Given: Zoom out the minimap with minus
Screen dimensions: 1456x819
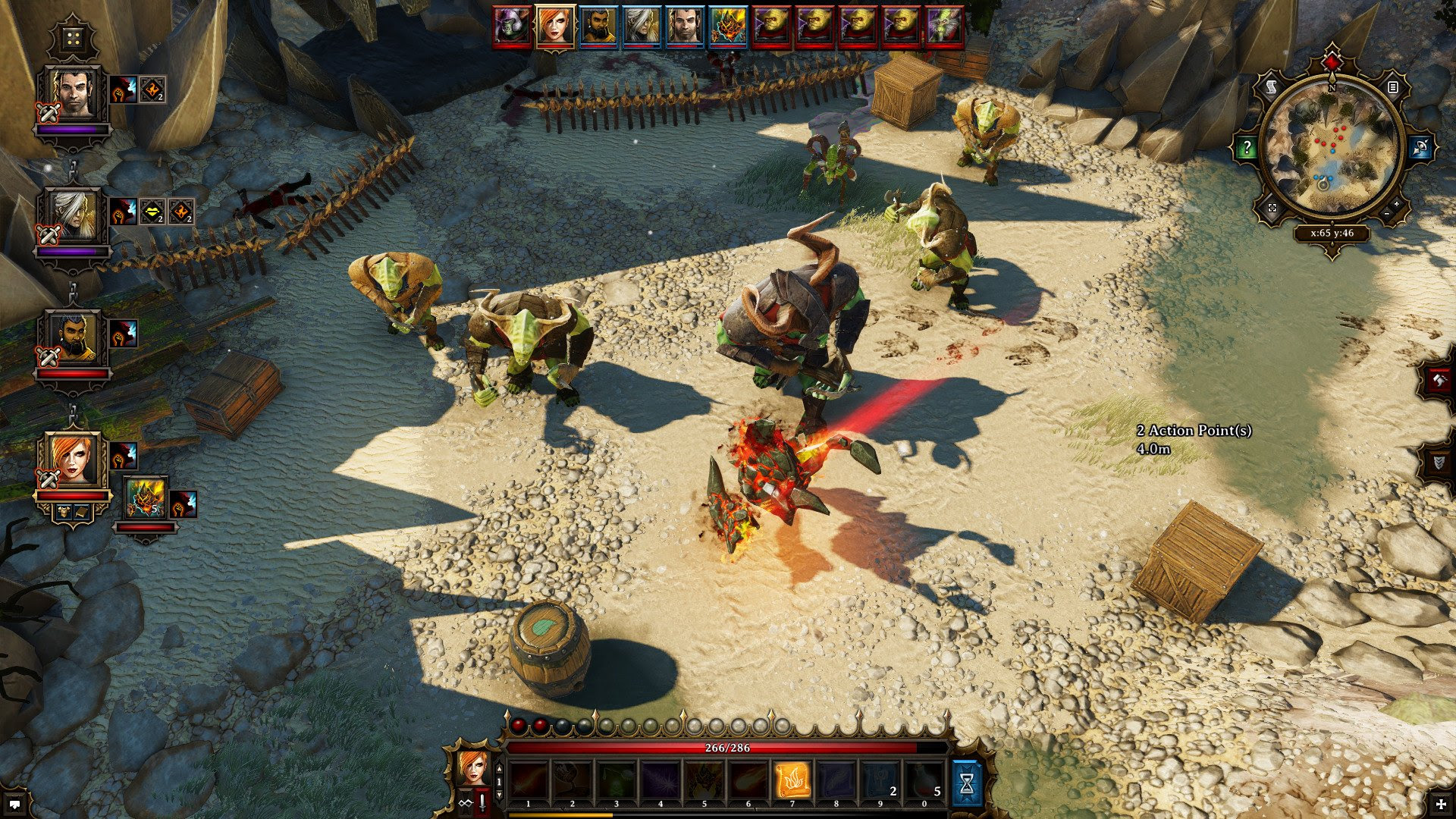Looking at the screenshot, I should click(1387, 215).
